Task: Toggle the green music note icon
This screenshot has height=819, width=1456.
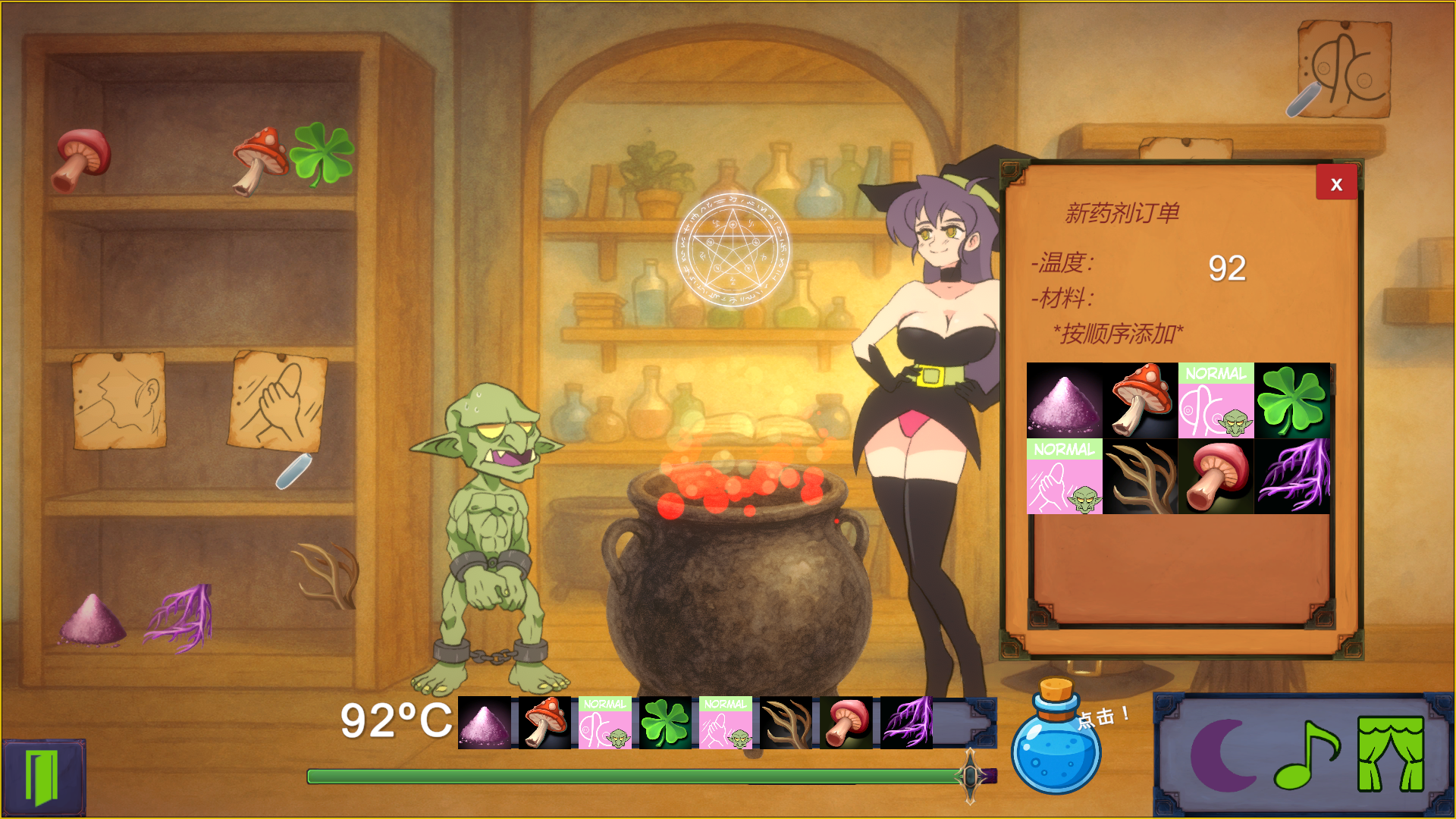Action: point(1306,755)
